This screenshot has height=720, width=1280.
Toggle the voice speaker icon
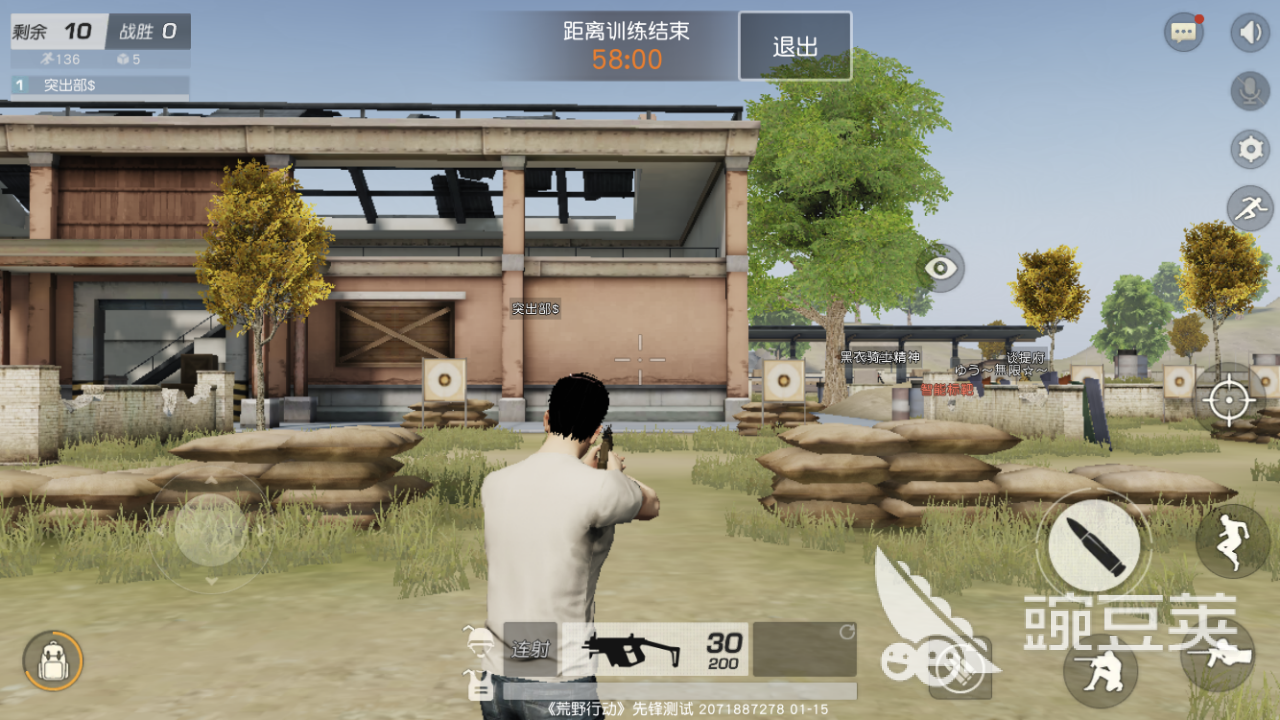pyautogui.click(x=1248, y=31)
